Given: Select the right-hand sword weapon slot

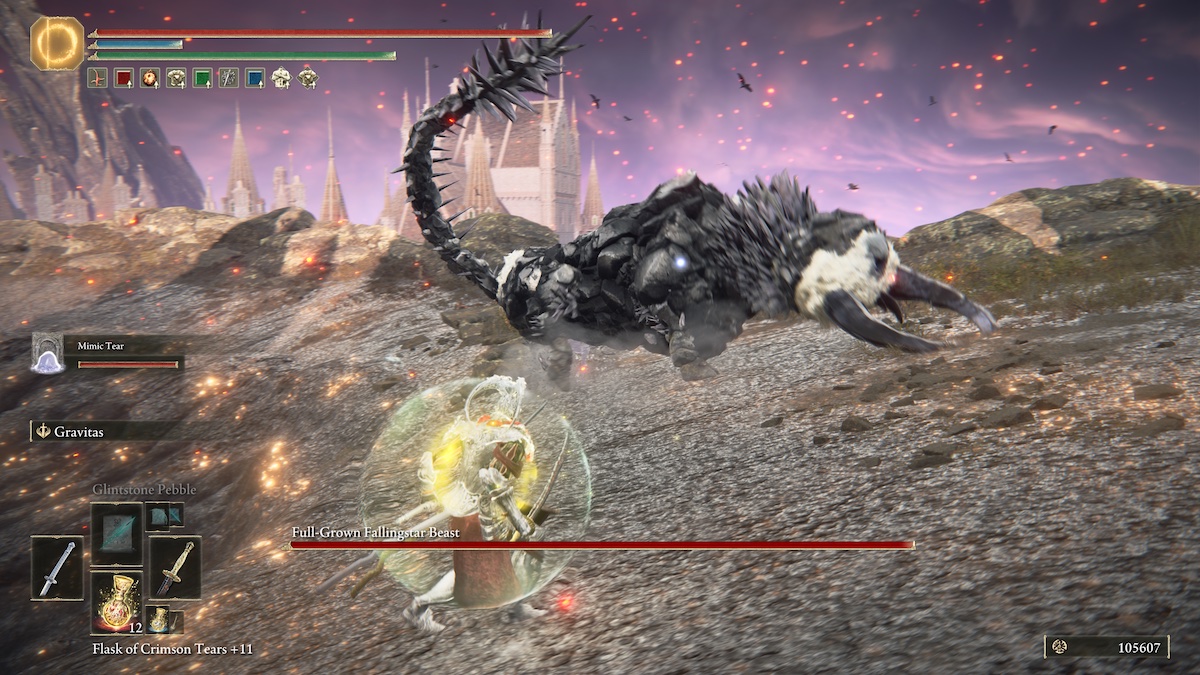Looking at the screenshot, I should point(175,567).
